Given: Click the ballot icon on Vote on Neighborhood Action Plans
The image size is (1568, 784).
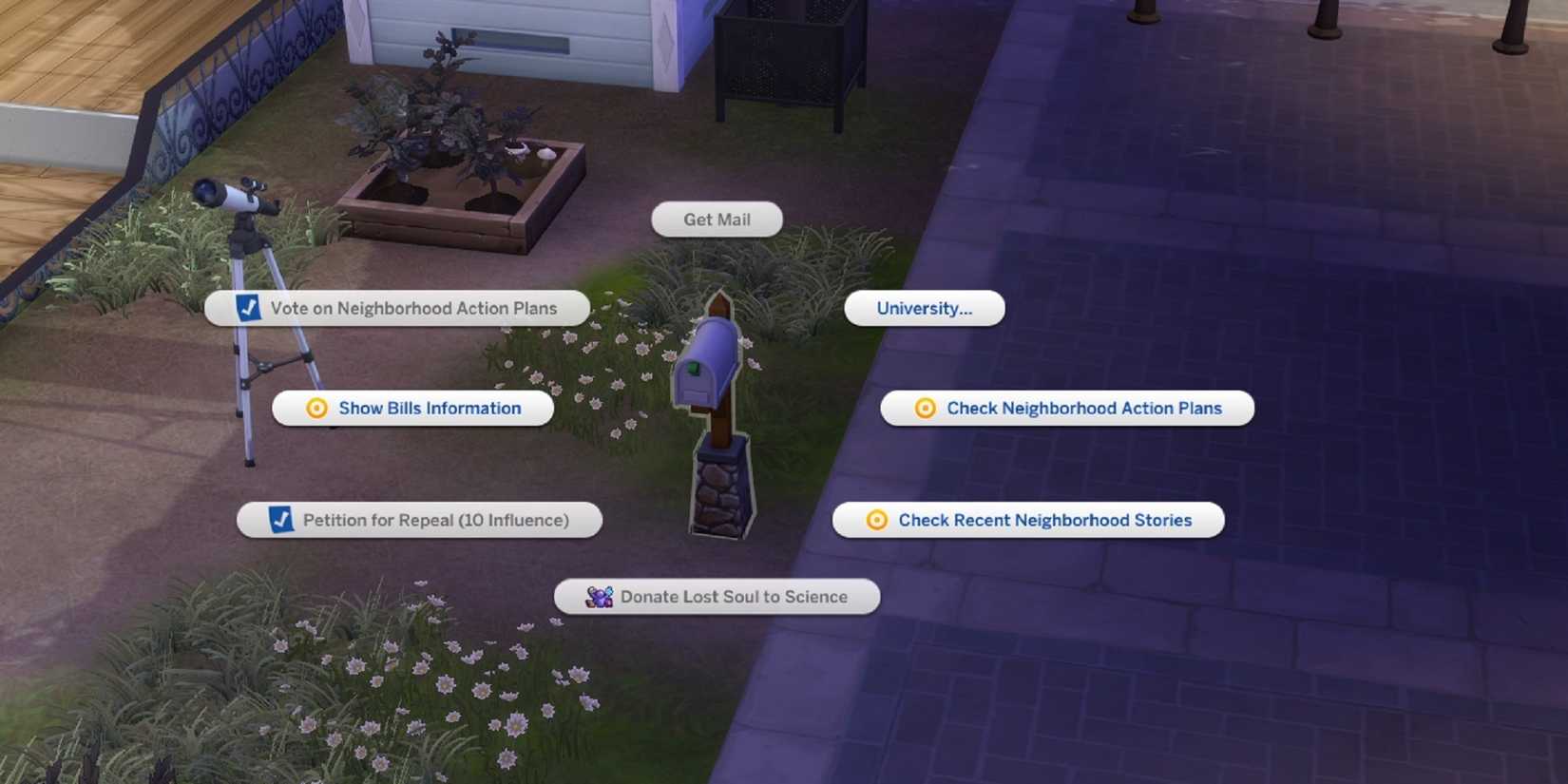Looking at the screenshot, I should (x=248, y=308).
